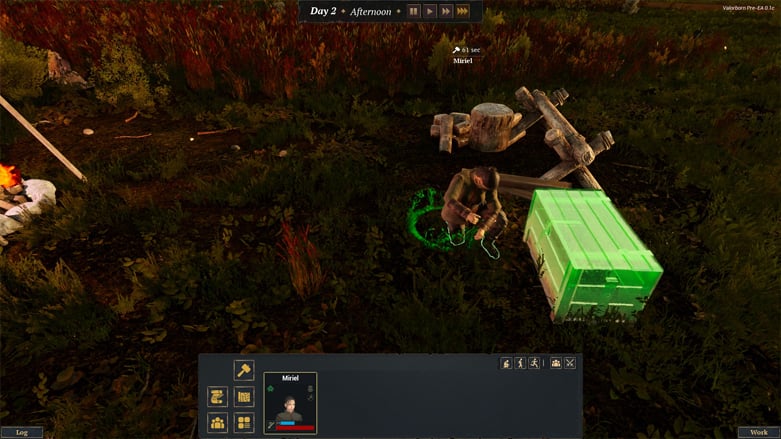Toggle the crouching stance icon
The height and width of the screenshot is (439, 781).
click(506, 363)
